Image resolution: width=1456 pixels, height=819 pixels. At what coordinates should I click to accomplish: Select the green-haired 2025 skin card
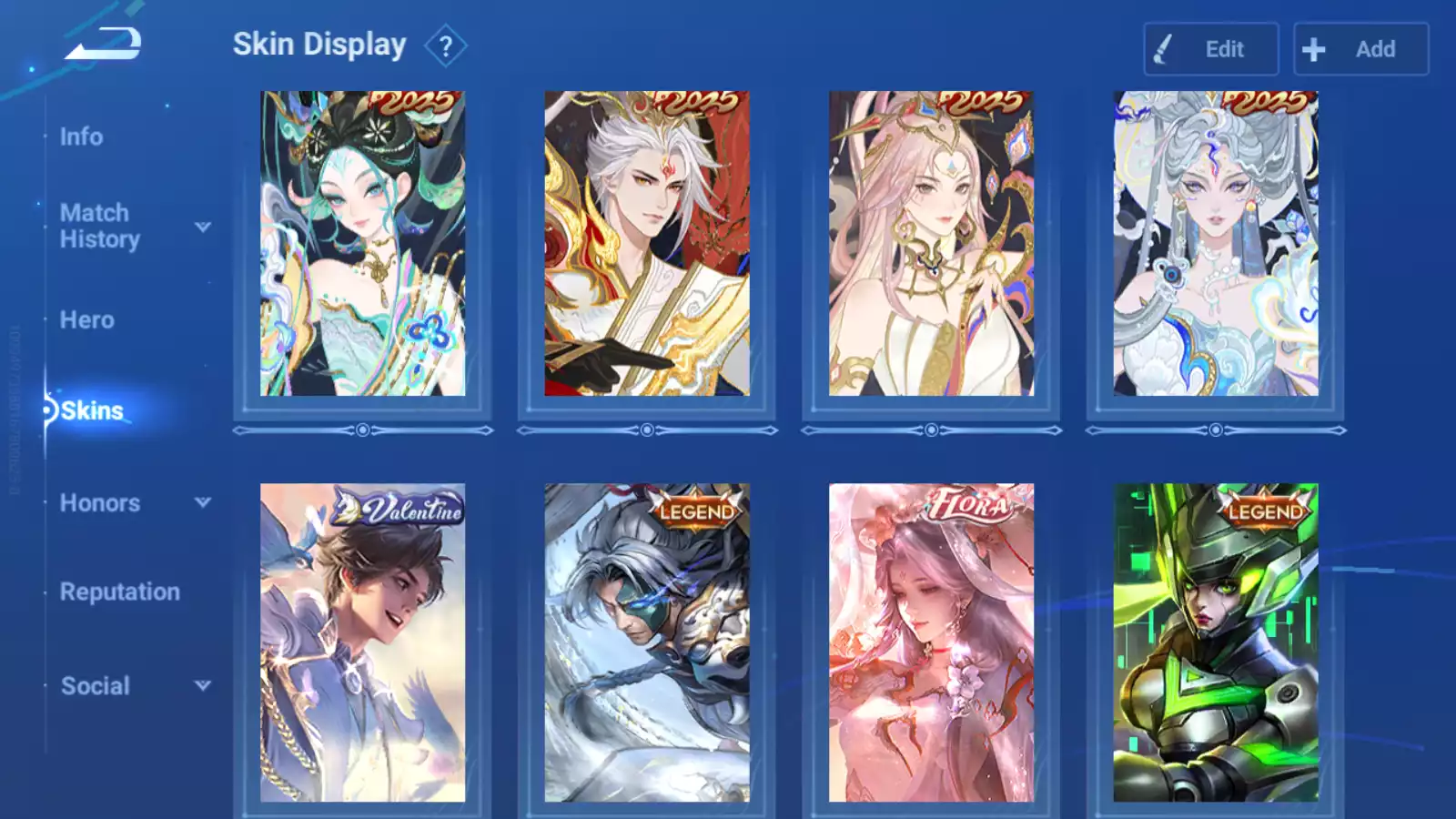coord(362,243)
